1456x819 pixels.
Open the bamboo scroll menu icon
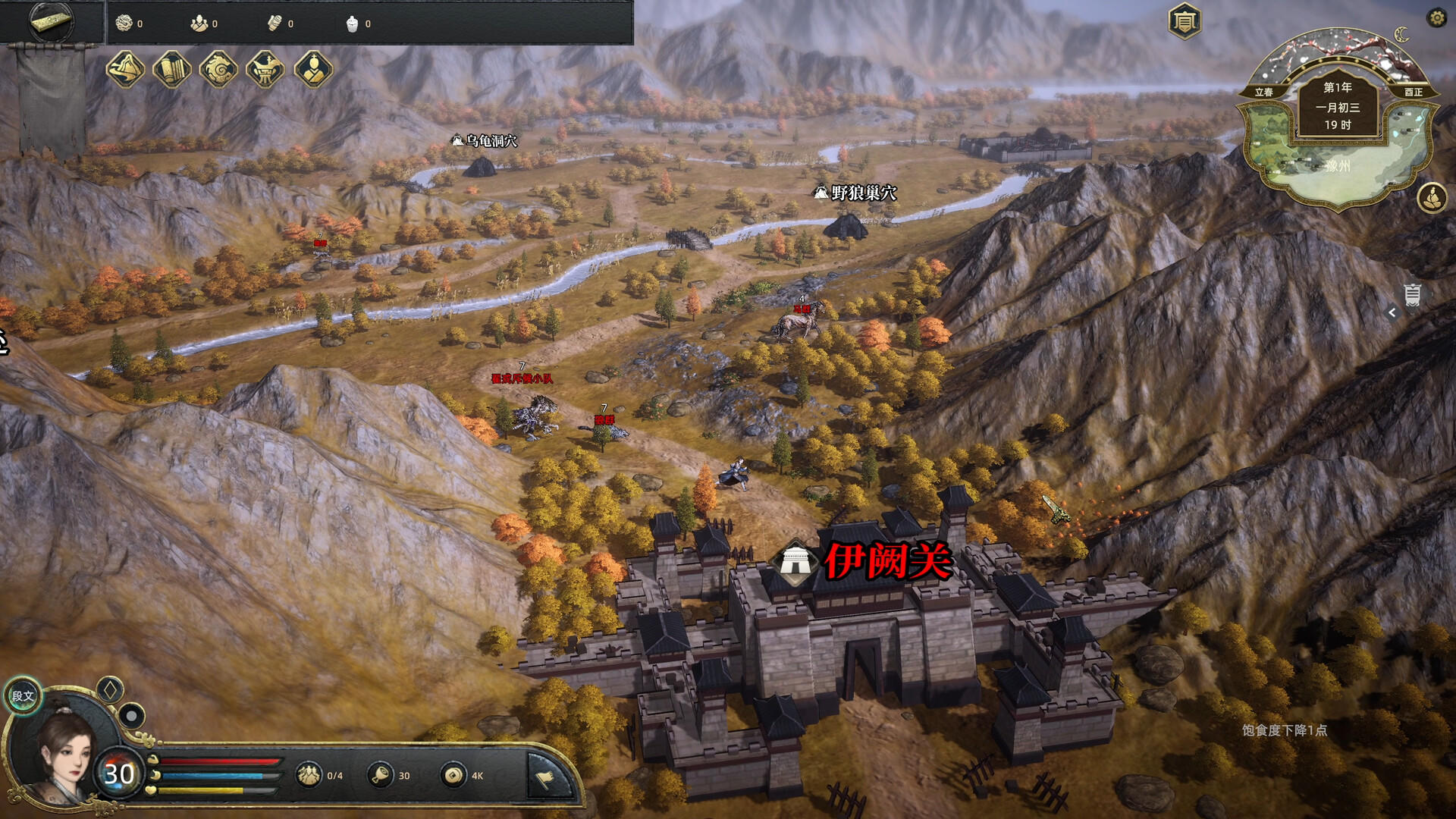(x=172, y=70)
